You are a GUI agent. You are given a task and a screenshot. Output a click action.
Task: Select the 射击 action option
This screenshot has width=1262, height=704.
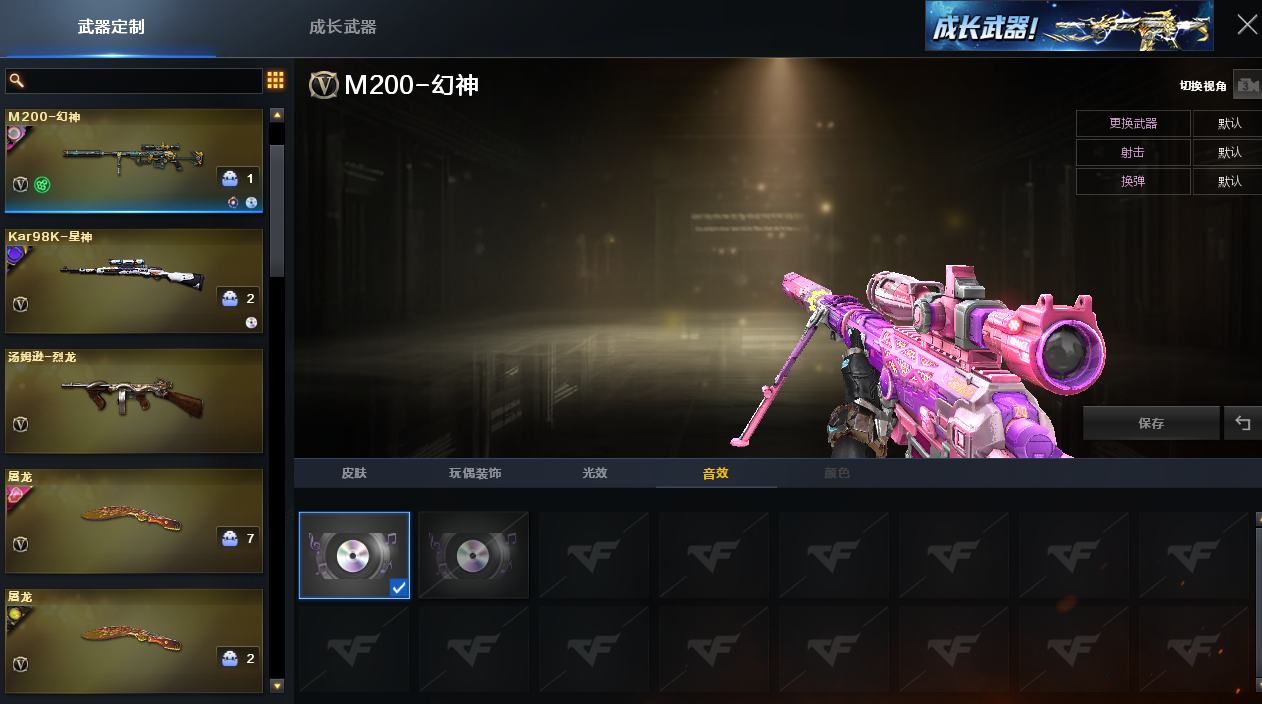[x=1133, y=152]
